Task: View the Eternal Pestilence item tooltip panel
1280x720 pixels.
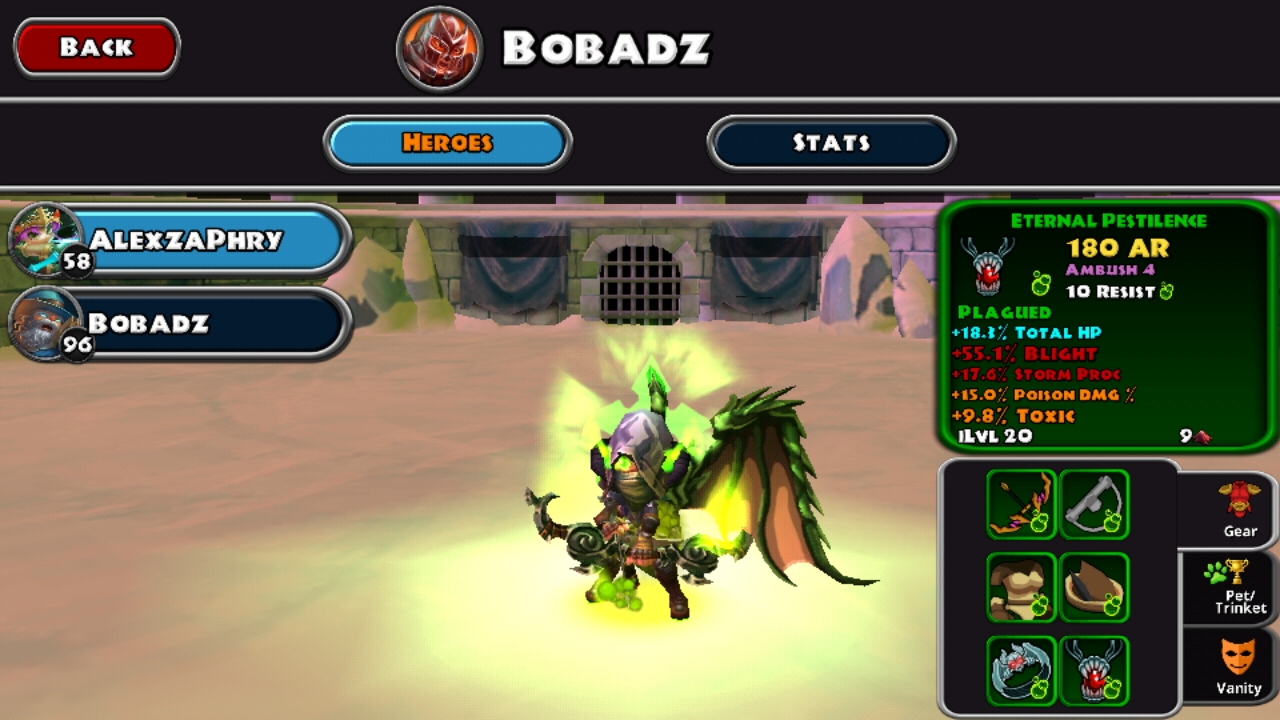Action: point(1108,326)
